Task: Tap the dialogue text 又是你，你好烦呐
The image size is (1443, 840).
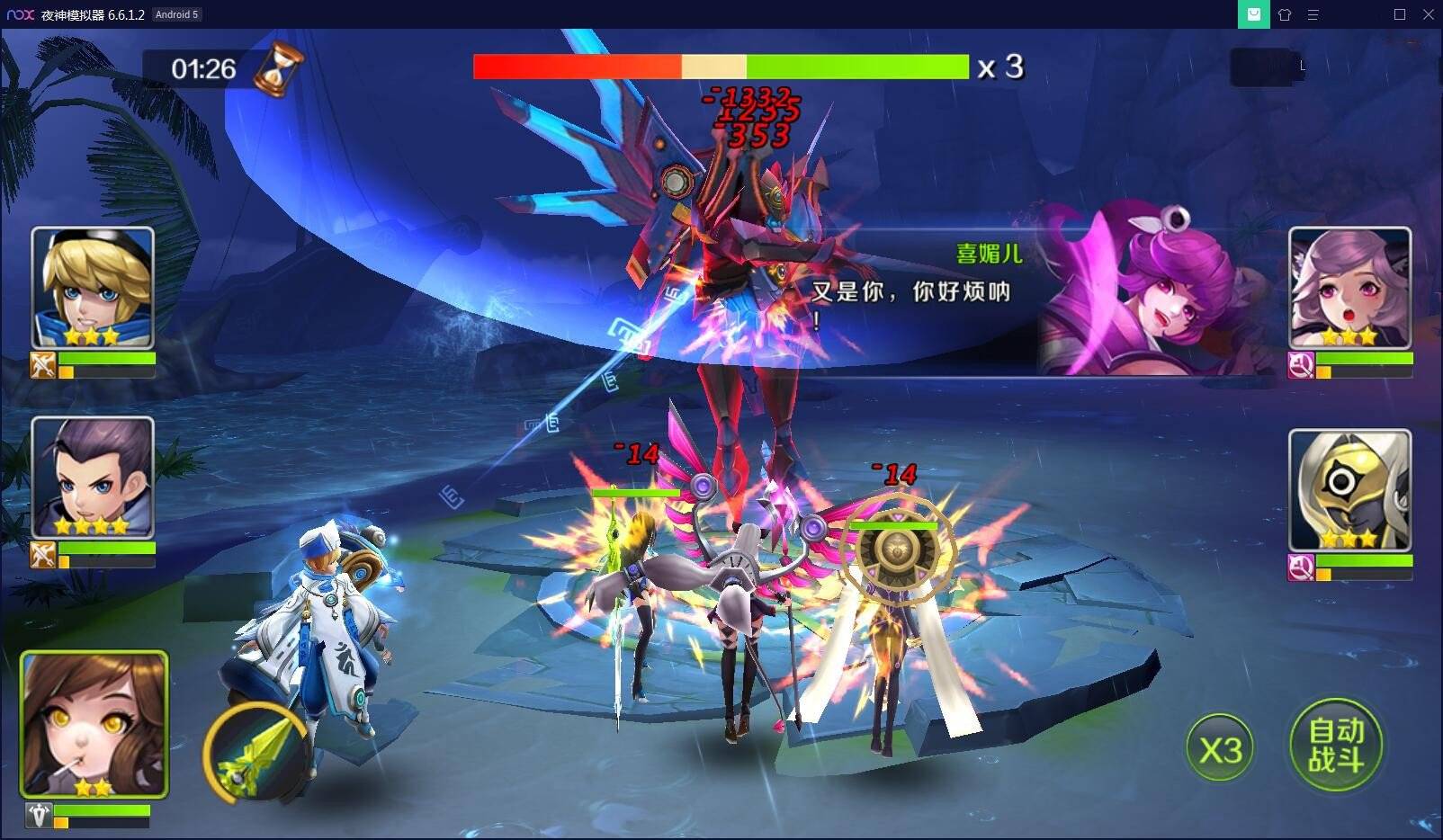Action: [910, 292]
